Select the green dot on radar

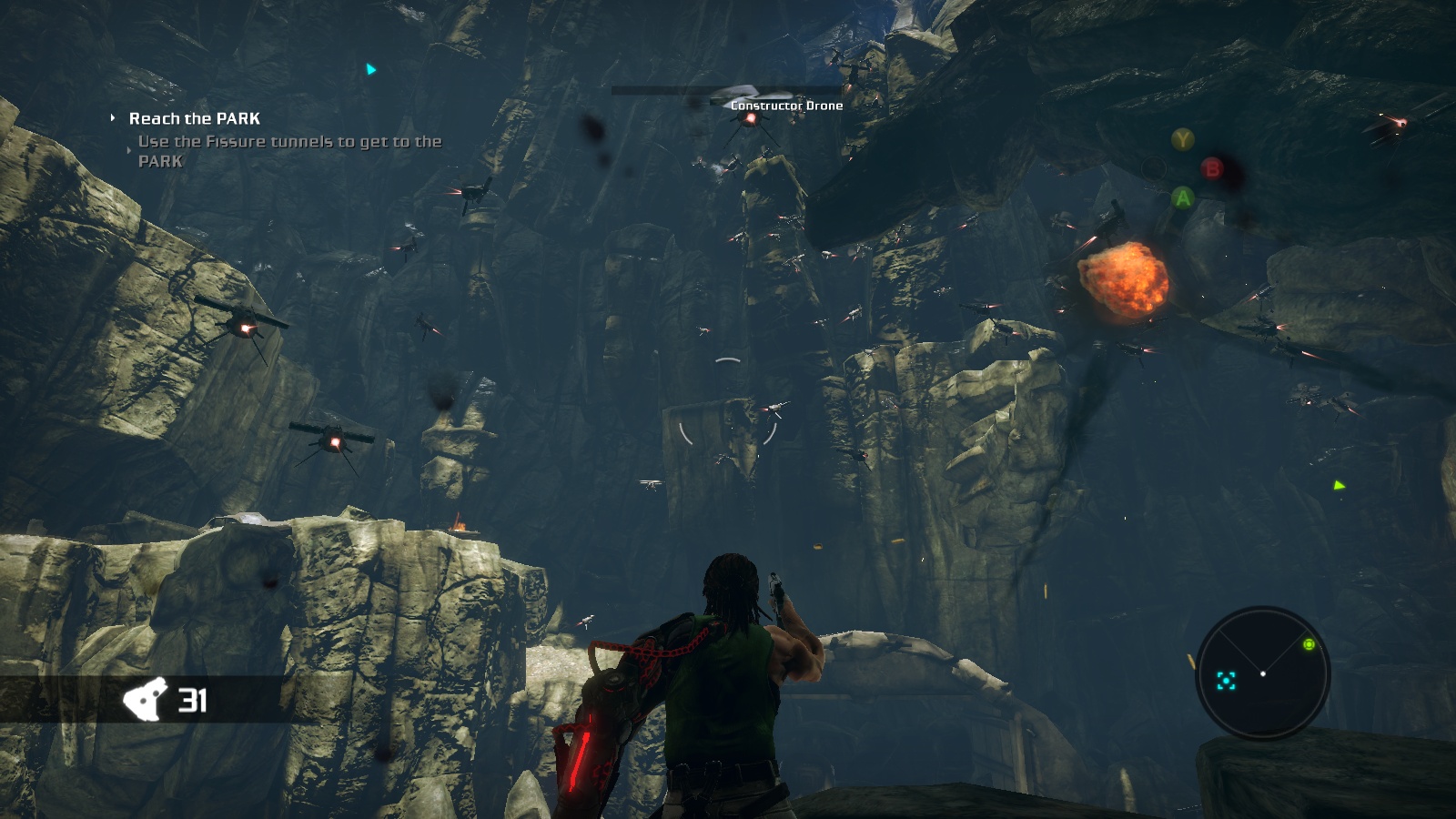(x=1309, y=644)
